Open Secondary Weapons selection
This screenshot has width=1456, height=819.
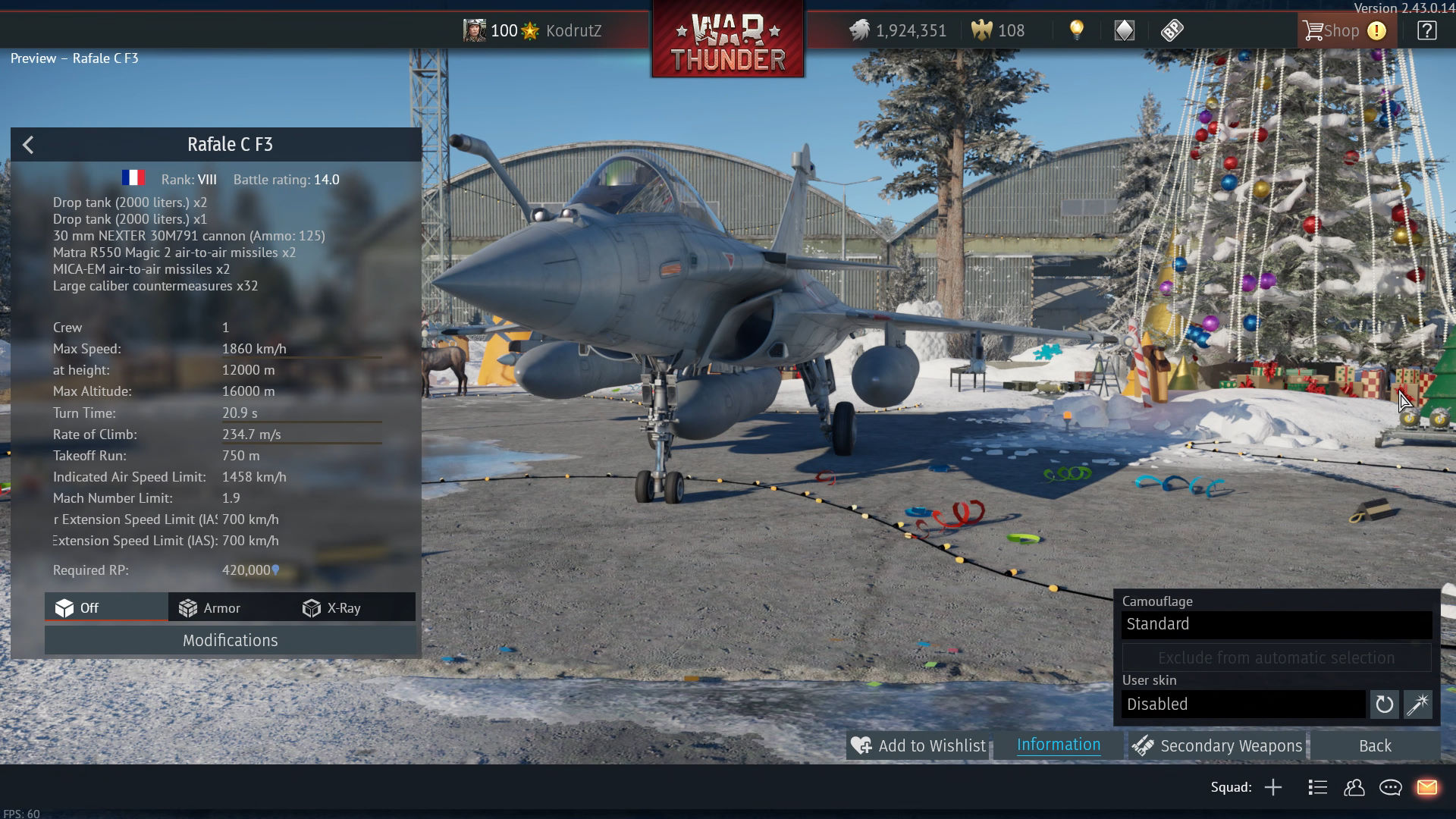1217,746
